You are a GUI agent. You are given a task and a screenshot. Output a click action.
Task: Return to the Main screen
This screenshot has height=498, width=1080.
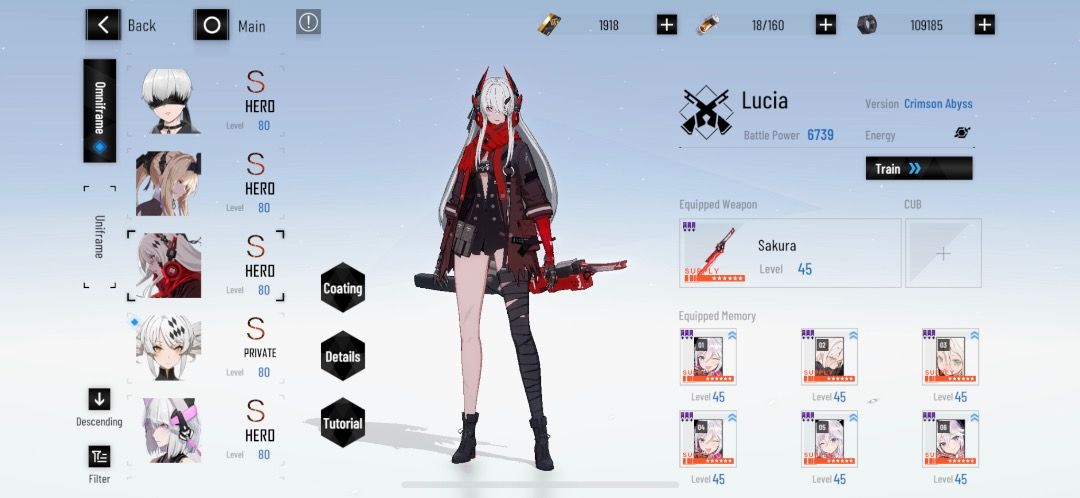click(231, 25)
